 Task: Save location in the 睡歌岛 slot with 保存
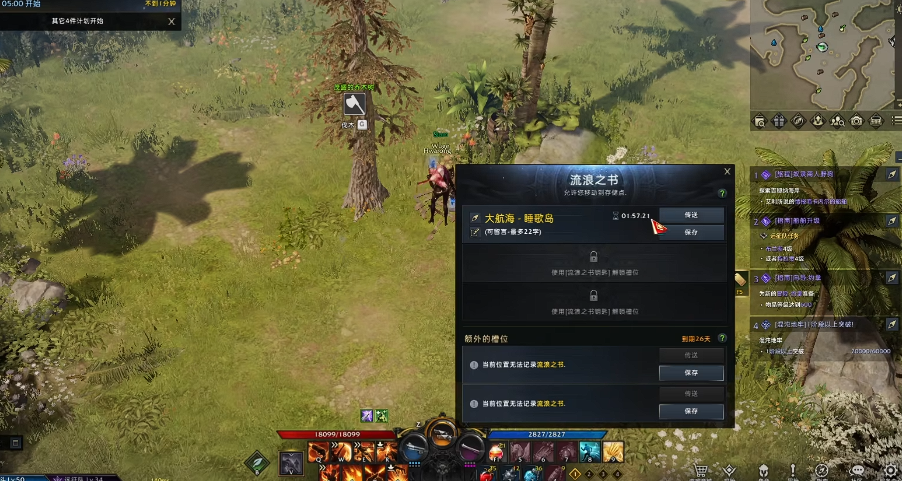point(691,232)
